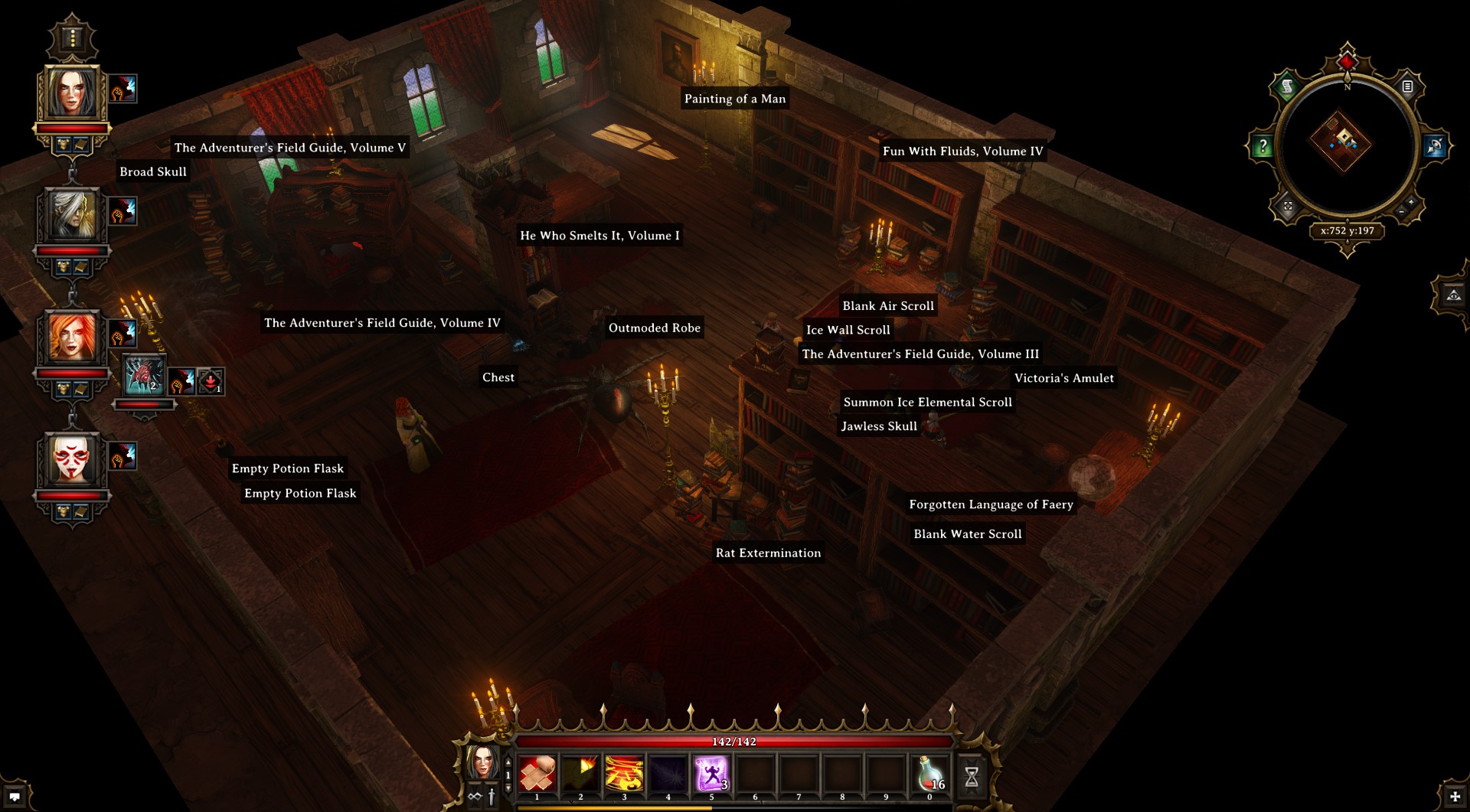Drink the red potion in hotbar slot 0
1470x812 pixels.
coord(929,774)
